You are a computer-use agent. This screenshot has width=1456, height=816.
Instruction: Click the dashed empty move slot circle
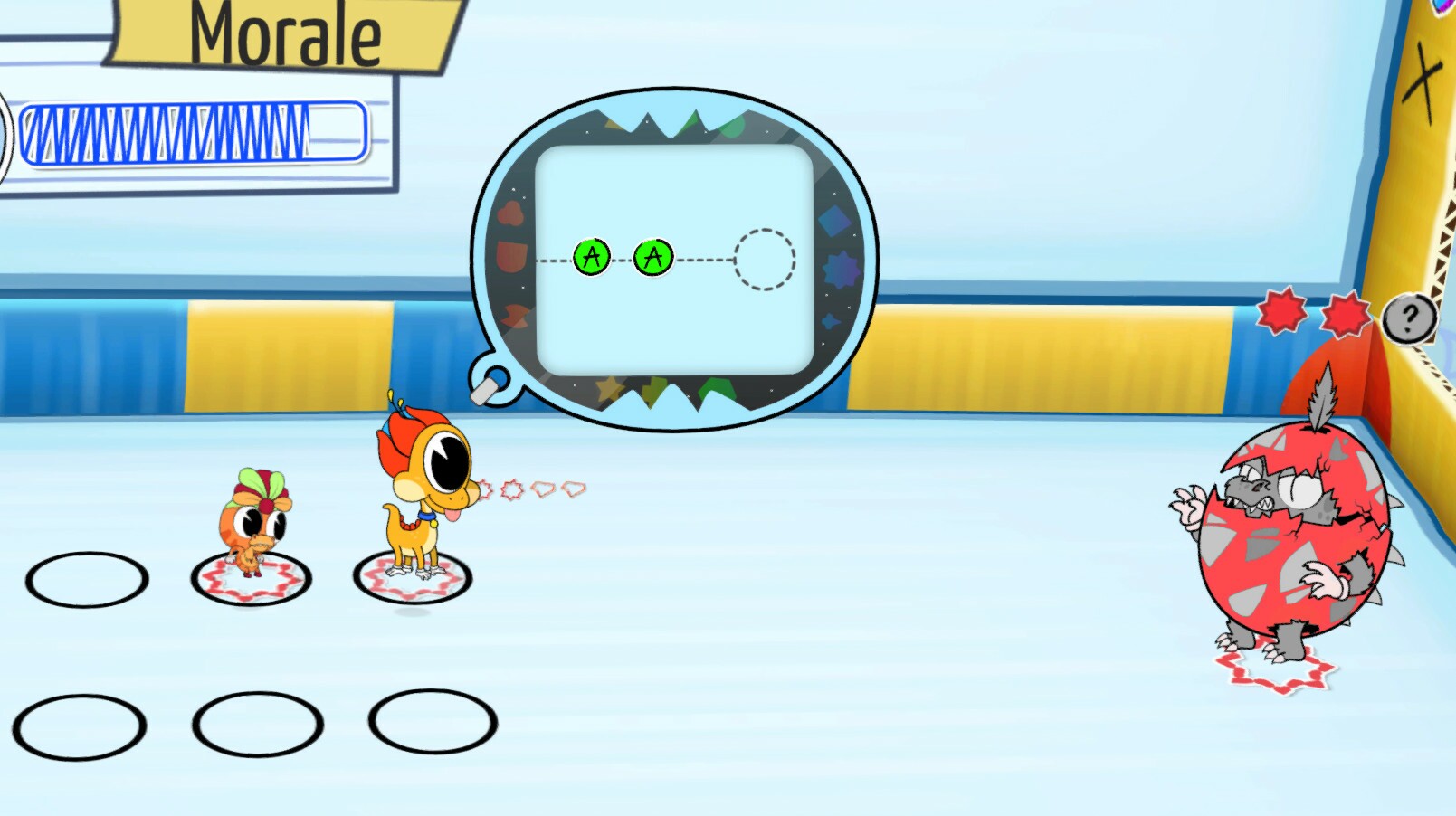766,257
